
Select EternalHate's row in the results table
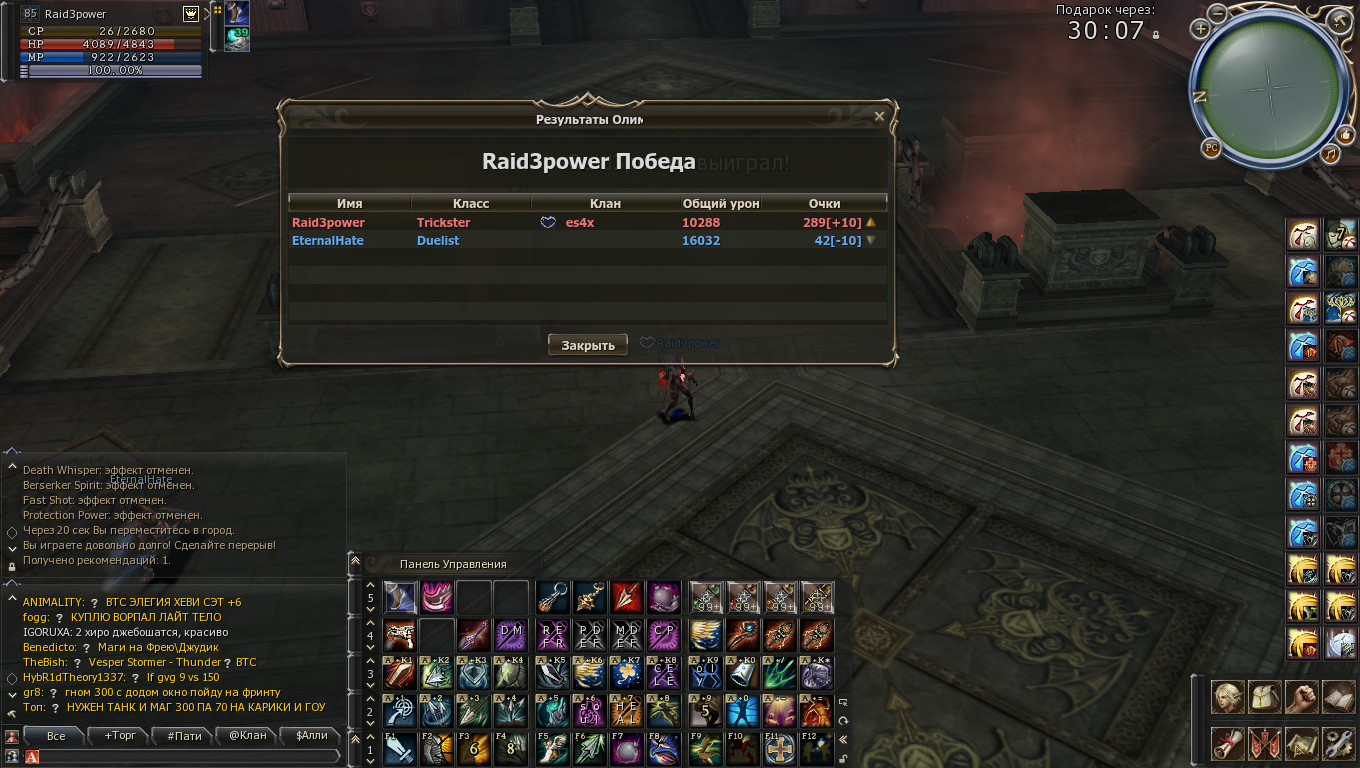point(587,241)
